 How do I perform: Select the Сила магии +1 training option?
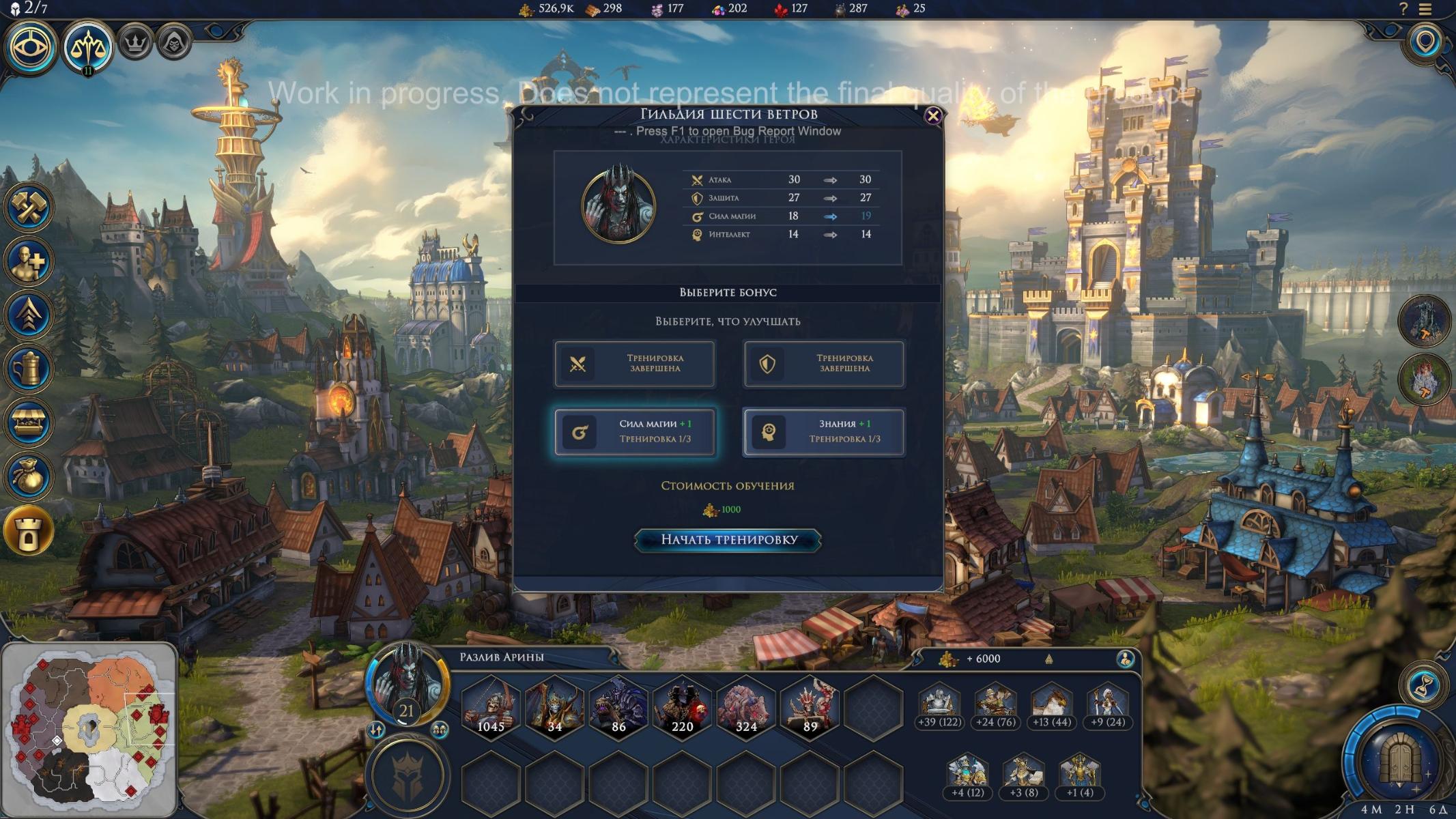(x=635, y=431)
